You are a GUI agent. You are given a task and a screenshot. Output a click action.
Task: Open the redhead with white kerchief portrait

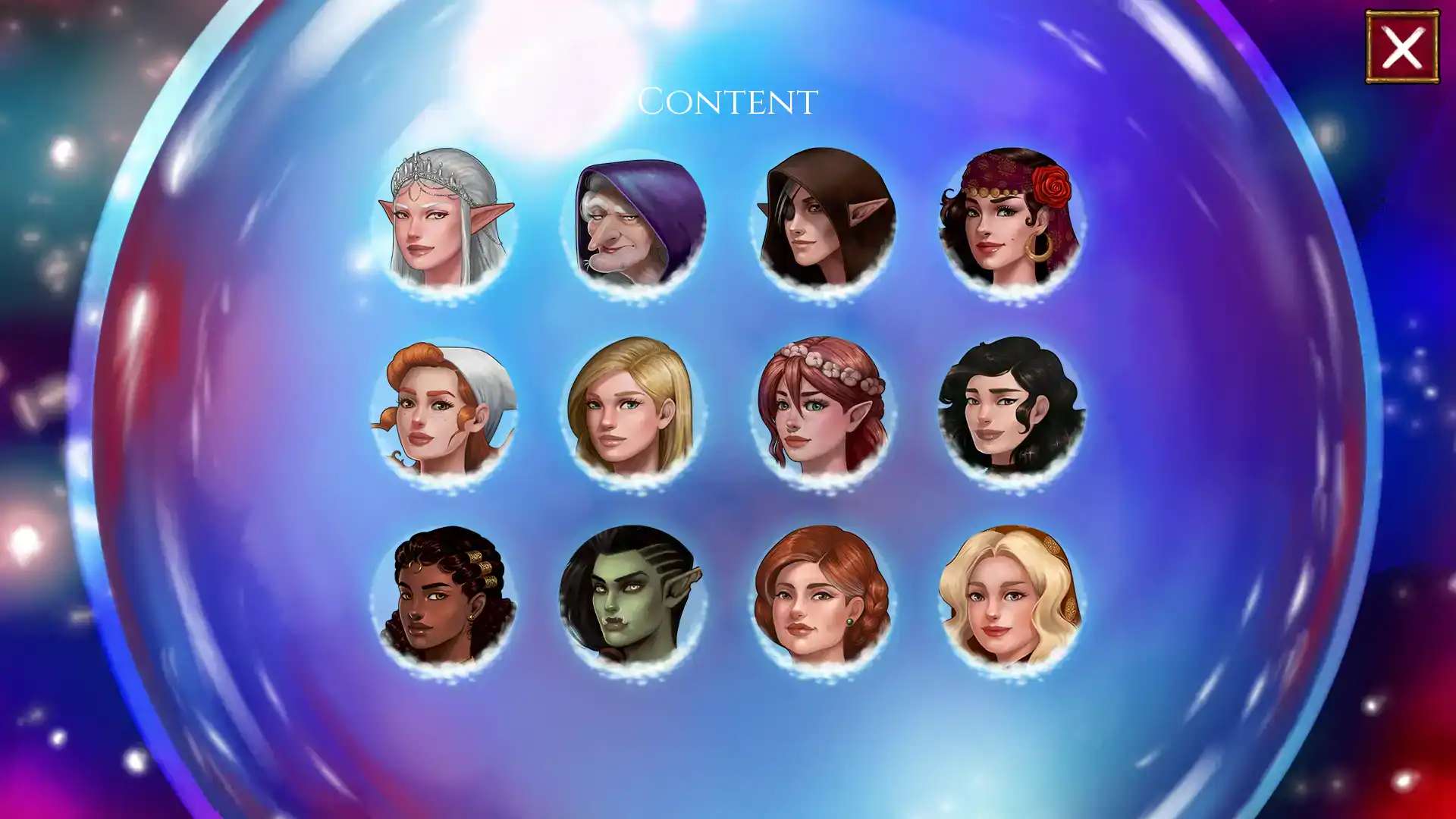coord(446,410)
